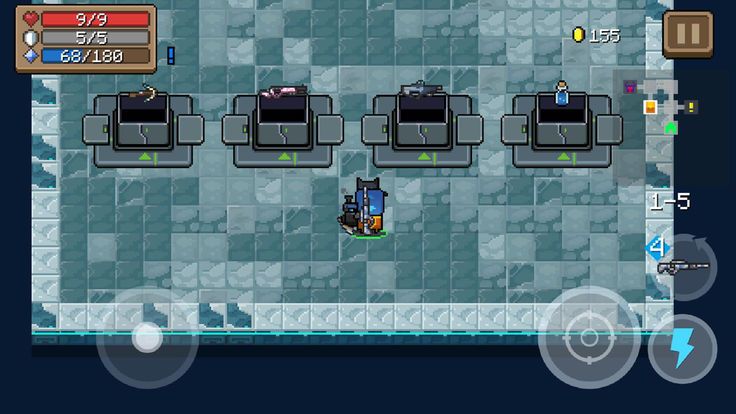Pause the game with the pause button
Viewport: 736px width, 414px height.
coord(687,35)
